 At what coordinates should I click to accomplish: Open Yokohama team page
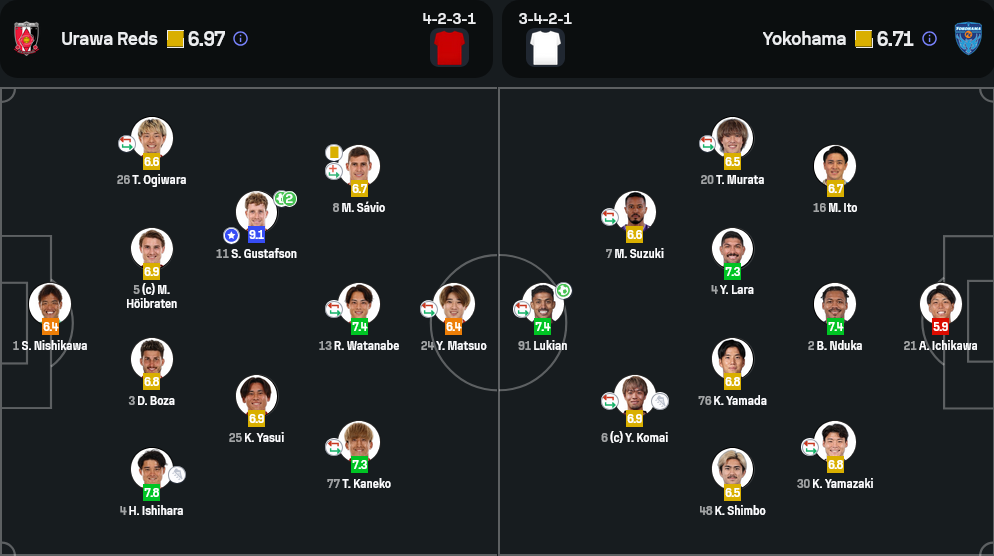(804, 39)
